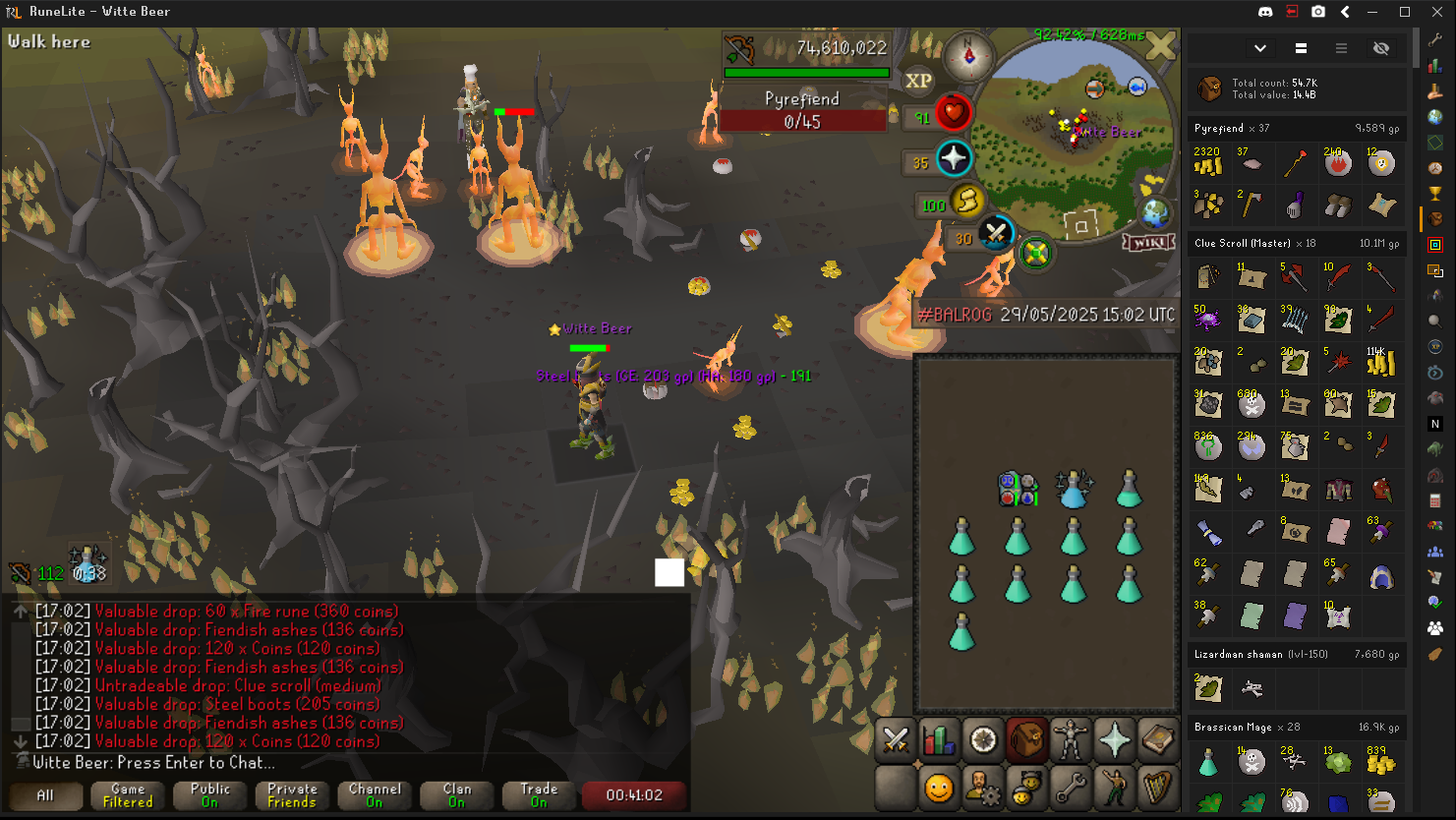The width and height of the screenshot is (1456, 820).
Task: Open the Friends List smiley tab
Action: coord(939,788)
